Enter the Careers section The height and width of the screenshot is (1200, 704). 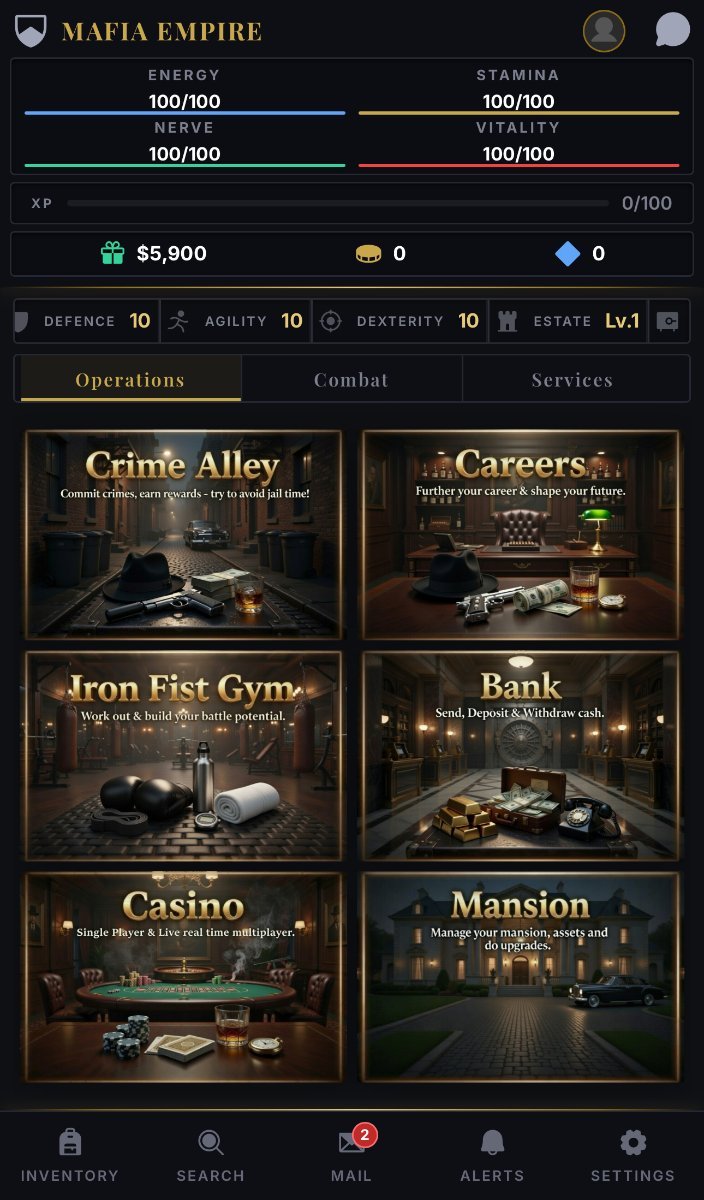point(520,534)
